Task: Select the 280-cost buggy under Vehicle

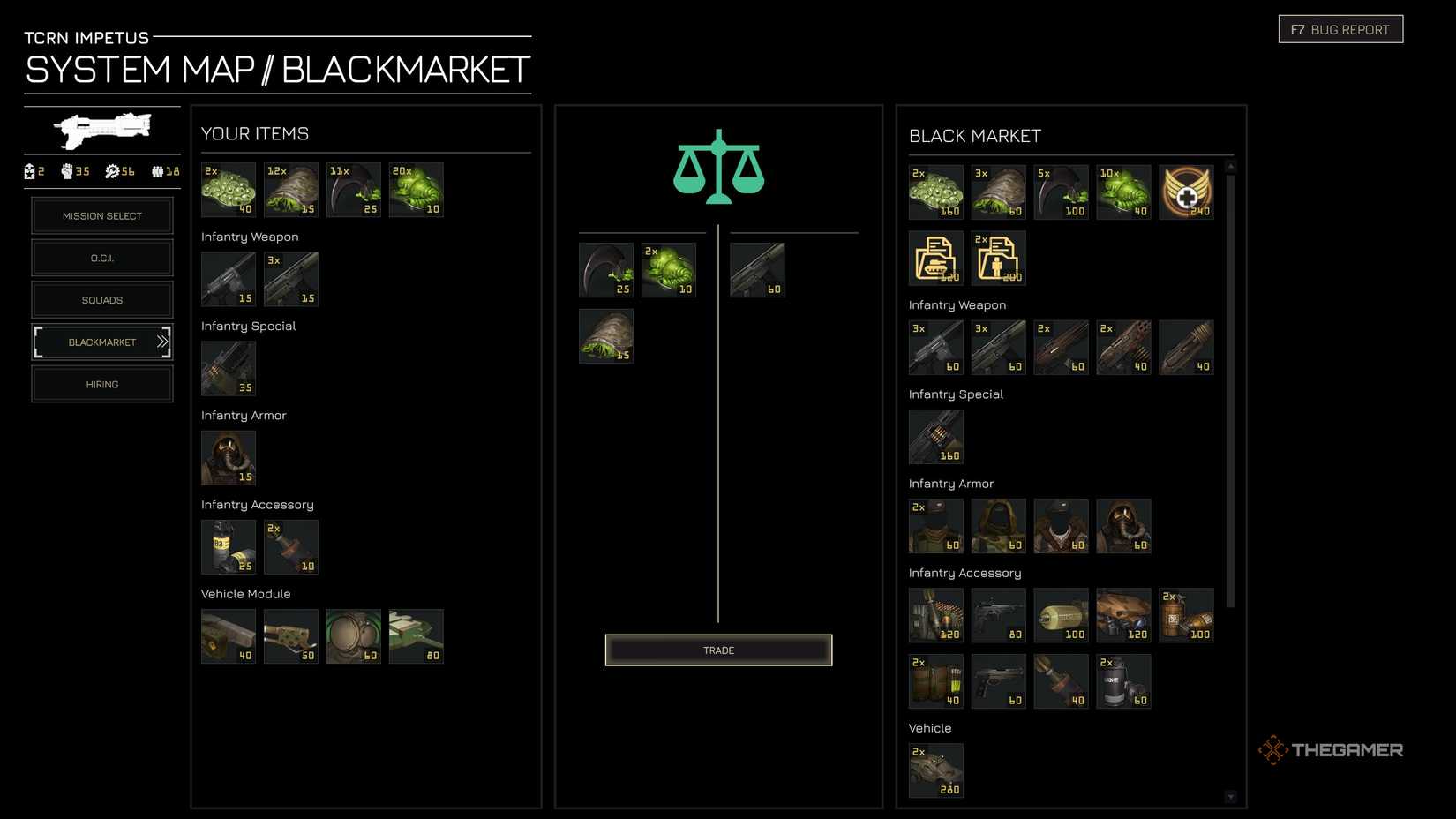Action: pyautogui.click(x=935, y=770)
